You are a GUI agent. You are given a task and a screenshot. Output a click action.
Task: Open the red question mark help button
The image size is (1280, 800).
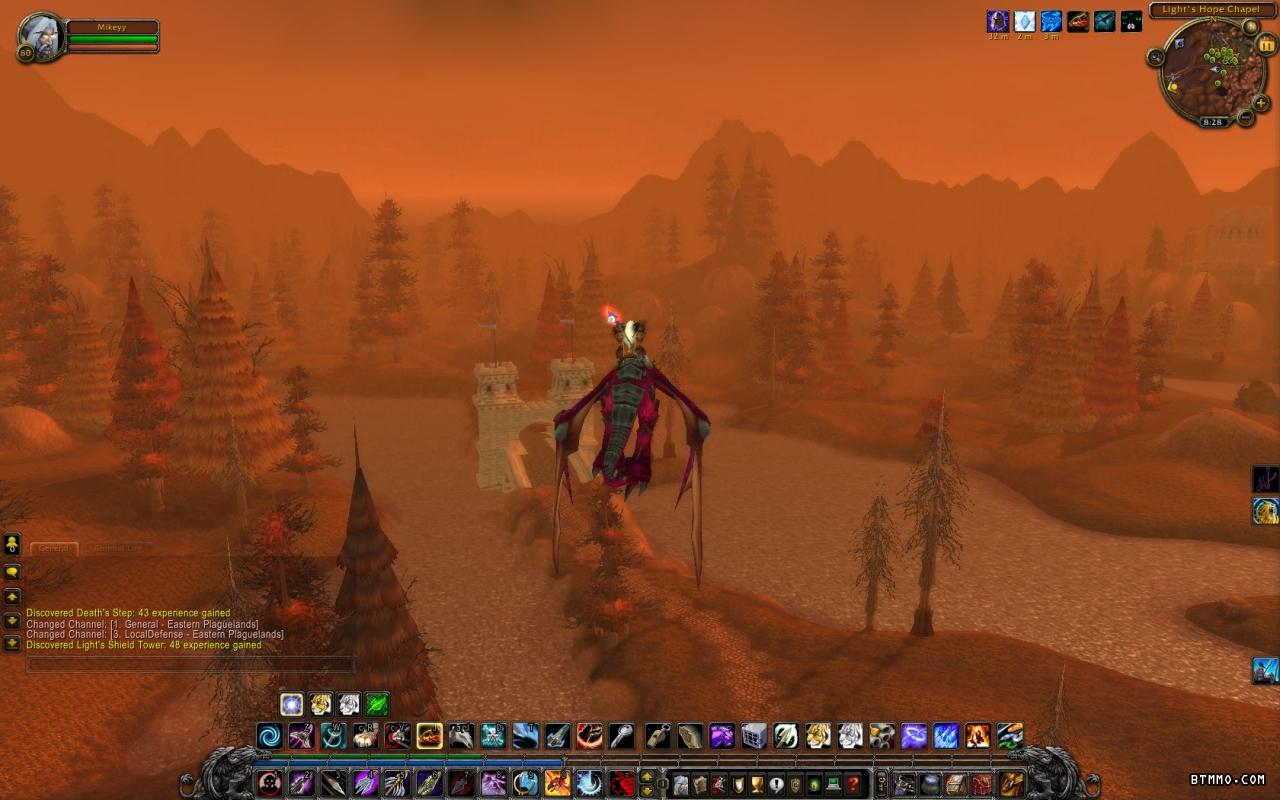pyautogui.click(x=852, y=783)
